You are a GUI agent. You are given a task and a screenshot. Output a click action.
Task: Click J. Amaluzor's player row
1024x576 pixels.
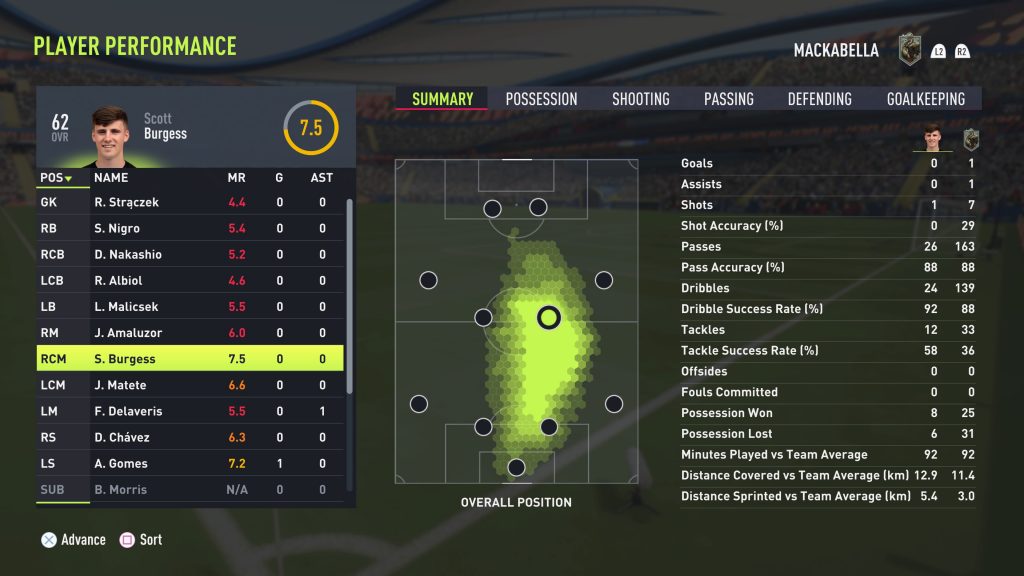190,333
